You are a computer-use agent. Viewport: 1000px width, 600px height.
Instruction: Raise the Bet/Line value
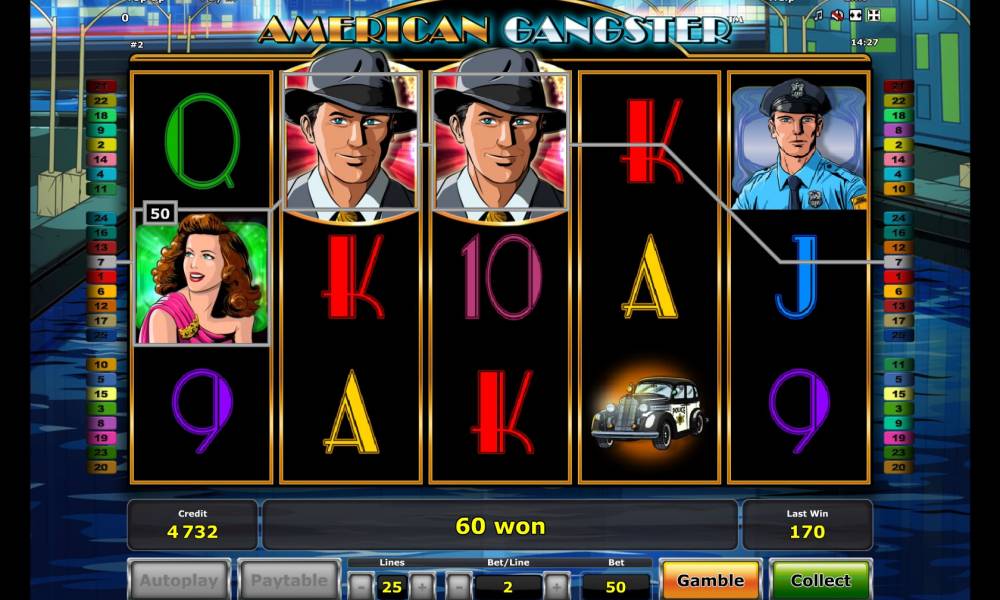556,586
